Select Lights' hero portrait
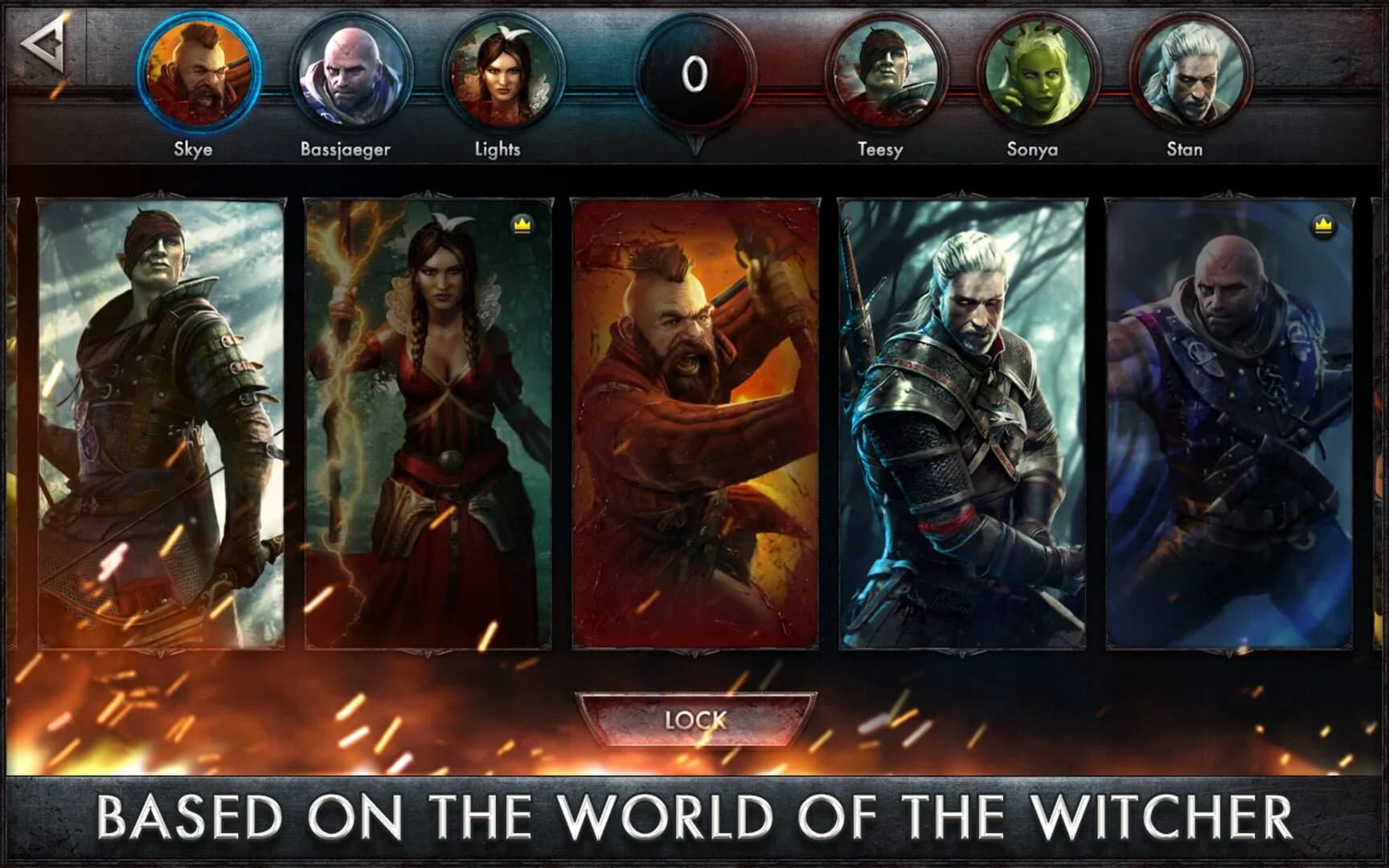1389x868 pixels. [498, 72]
